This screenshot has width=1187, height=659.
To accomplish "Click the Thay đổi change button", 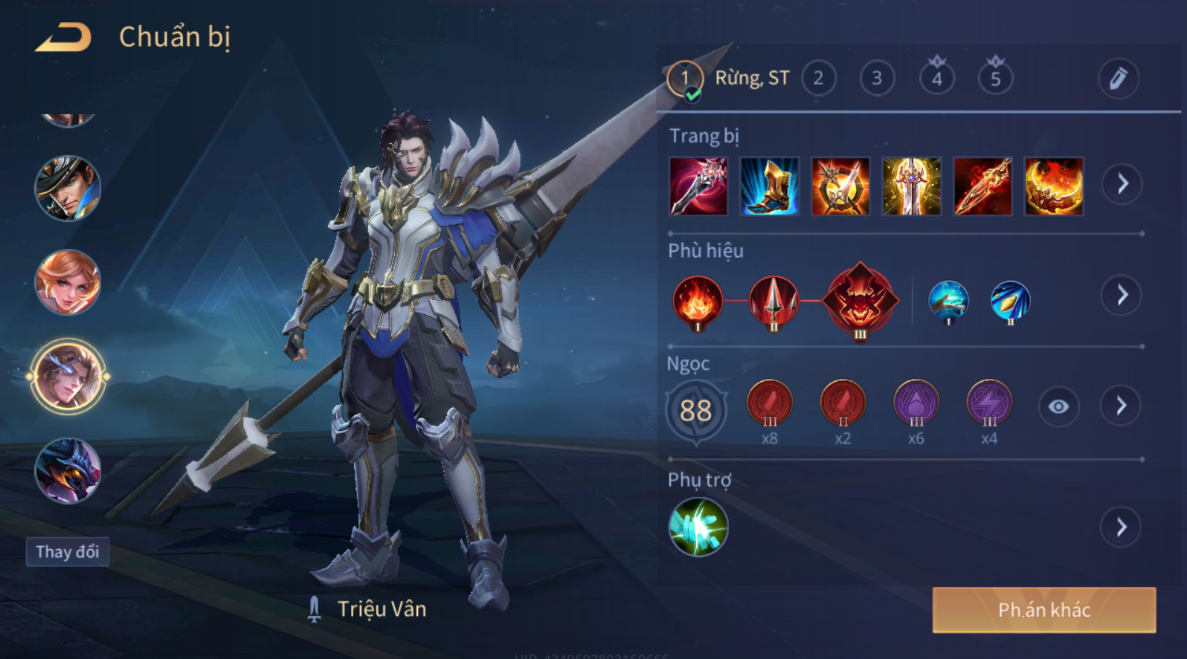I will point(67,552).
